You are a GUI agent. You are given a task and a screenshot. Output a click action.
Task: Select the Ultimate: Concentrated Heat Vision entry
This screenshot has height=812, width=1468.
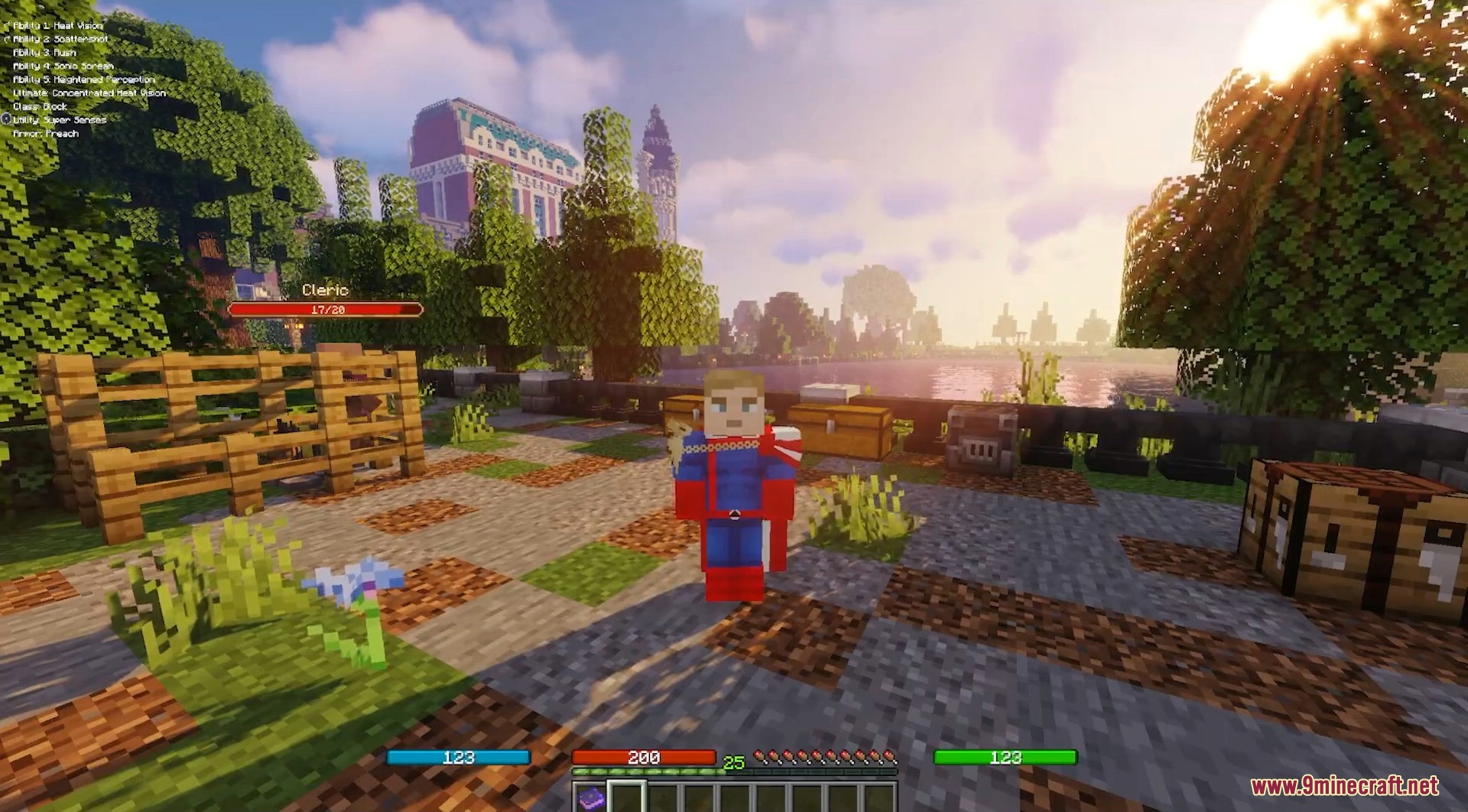[x=89, y=93]
